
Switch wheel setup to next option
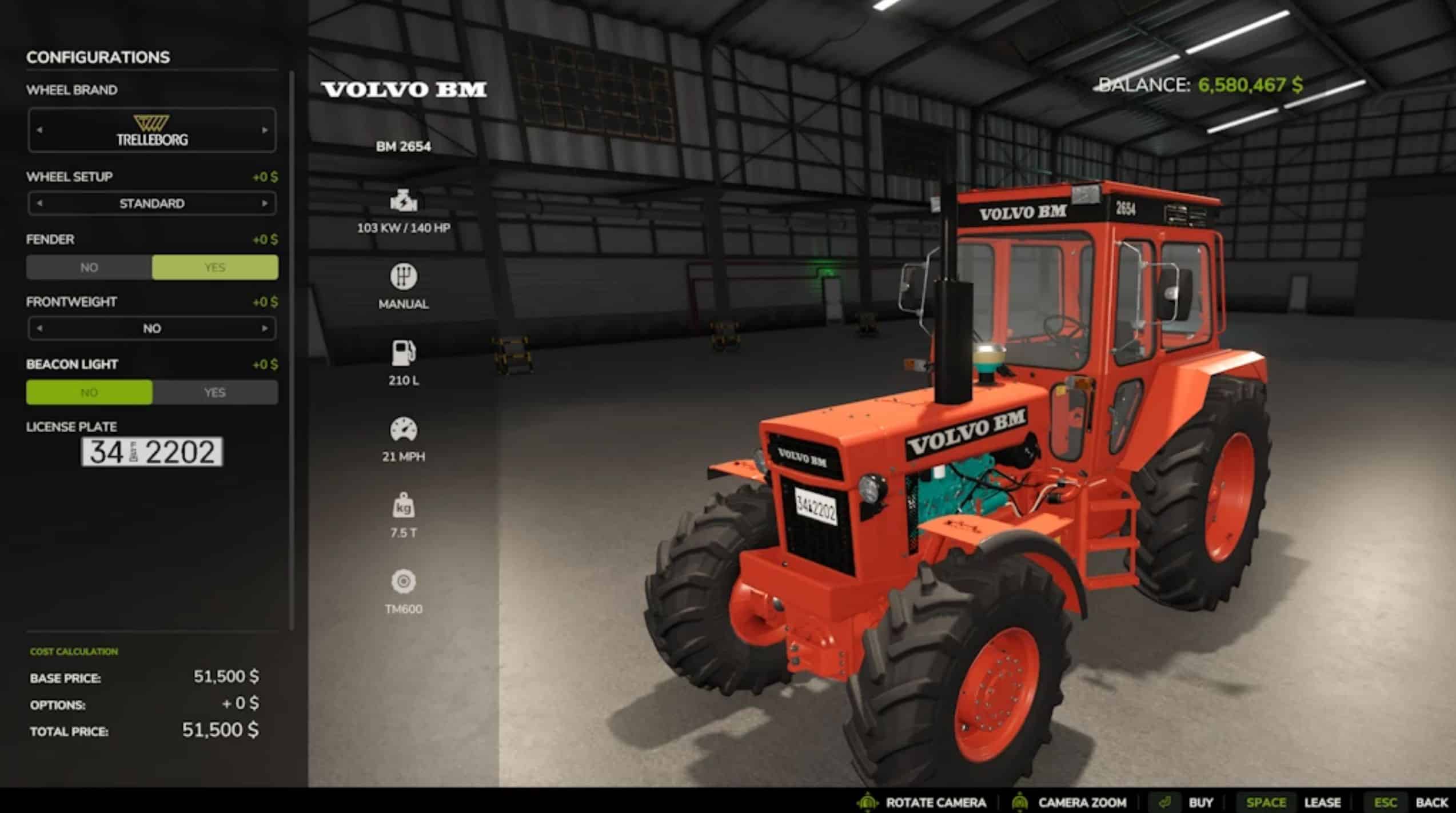[265, 204]
